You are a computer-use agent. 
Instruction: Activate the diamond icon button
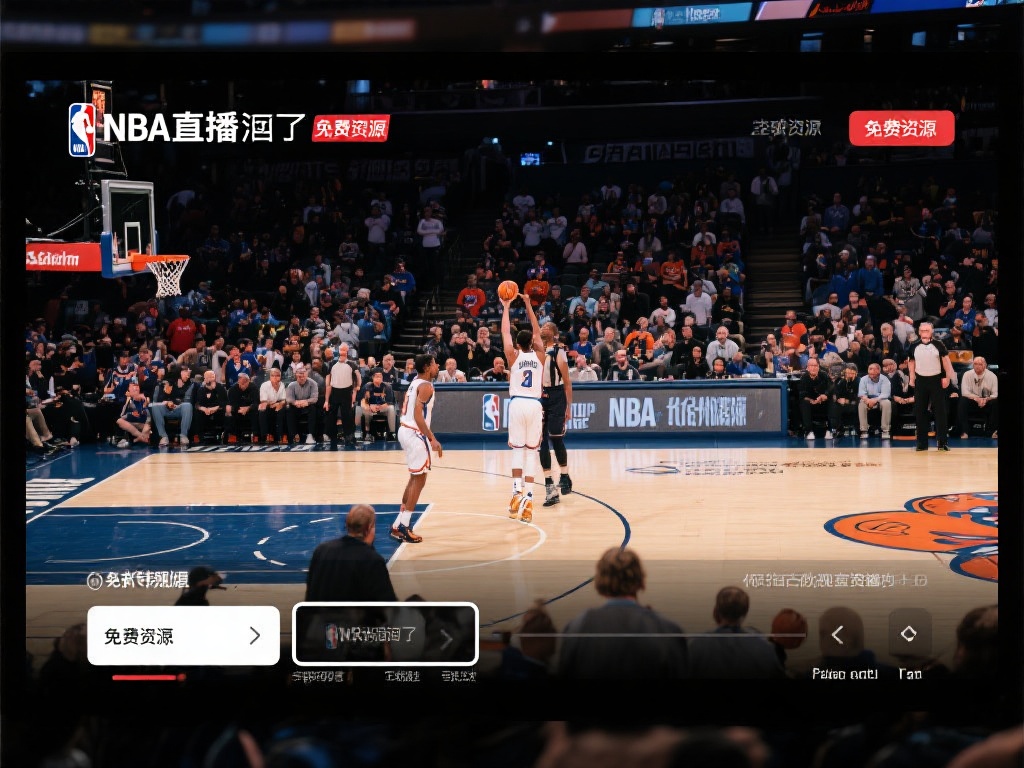909,633
